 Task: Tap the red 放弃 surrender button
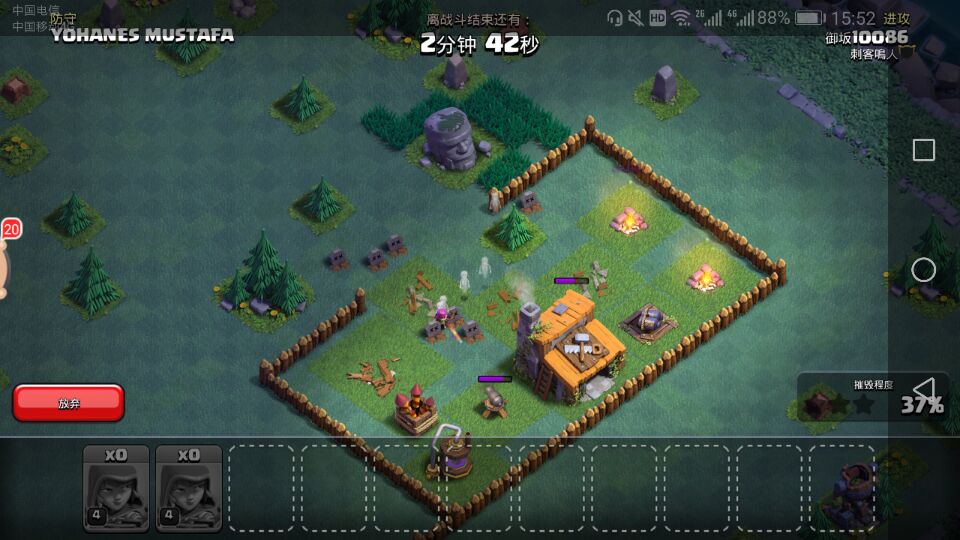(68, 403)
